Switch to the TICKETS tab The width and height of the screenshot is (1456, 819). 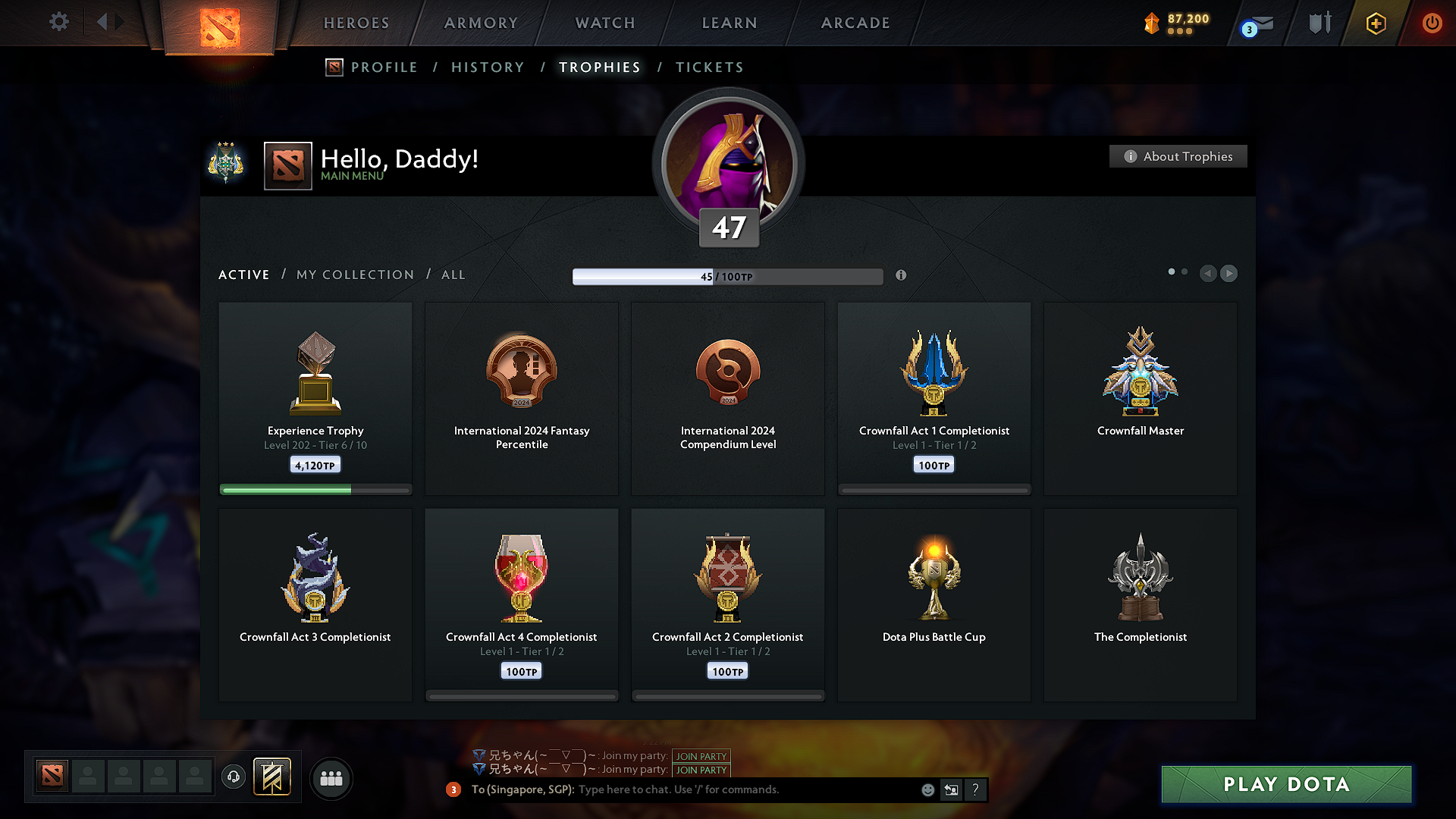pyautogui.click(x=709, y=67)
